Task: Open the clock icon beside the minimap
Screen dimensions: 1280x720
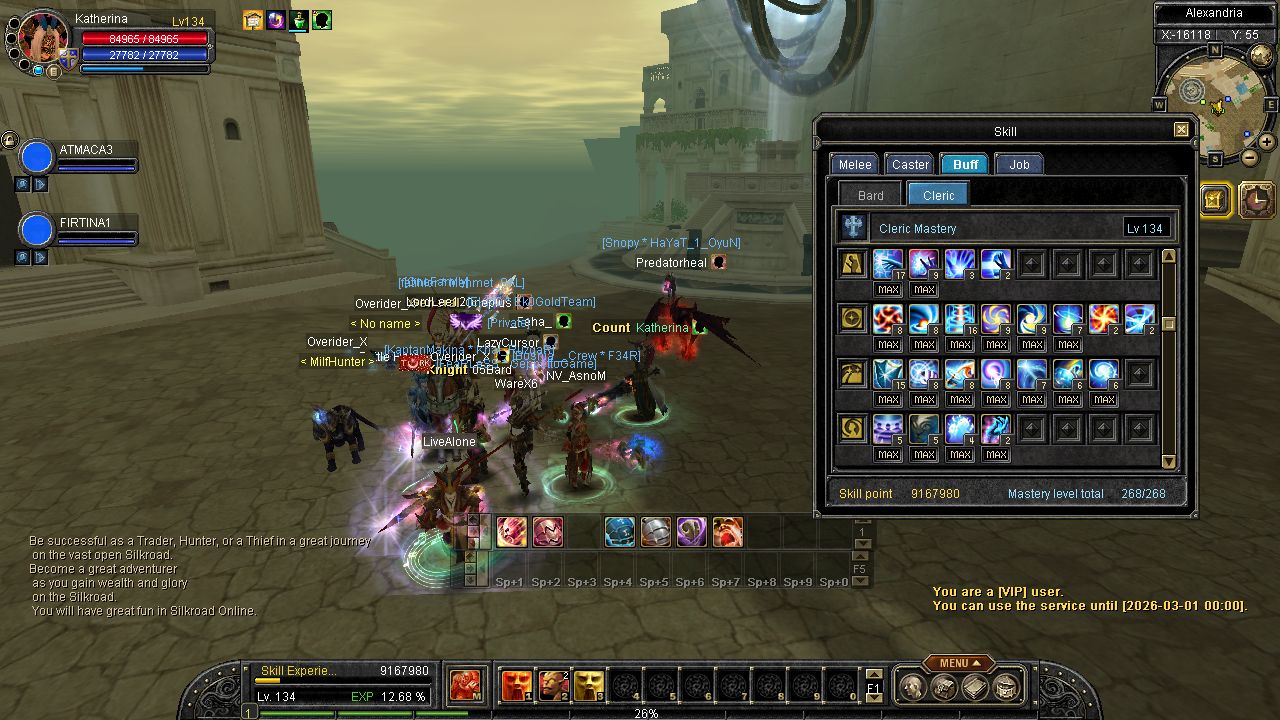Action: tap(1256, 200)
